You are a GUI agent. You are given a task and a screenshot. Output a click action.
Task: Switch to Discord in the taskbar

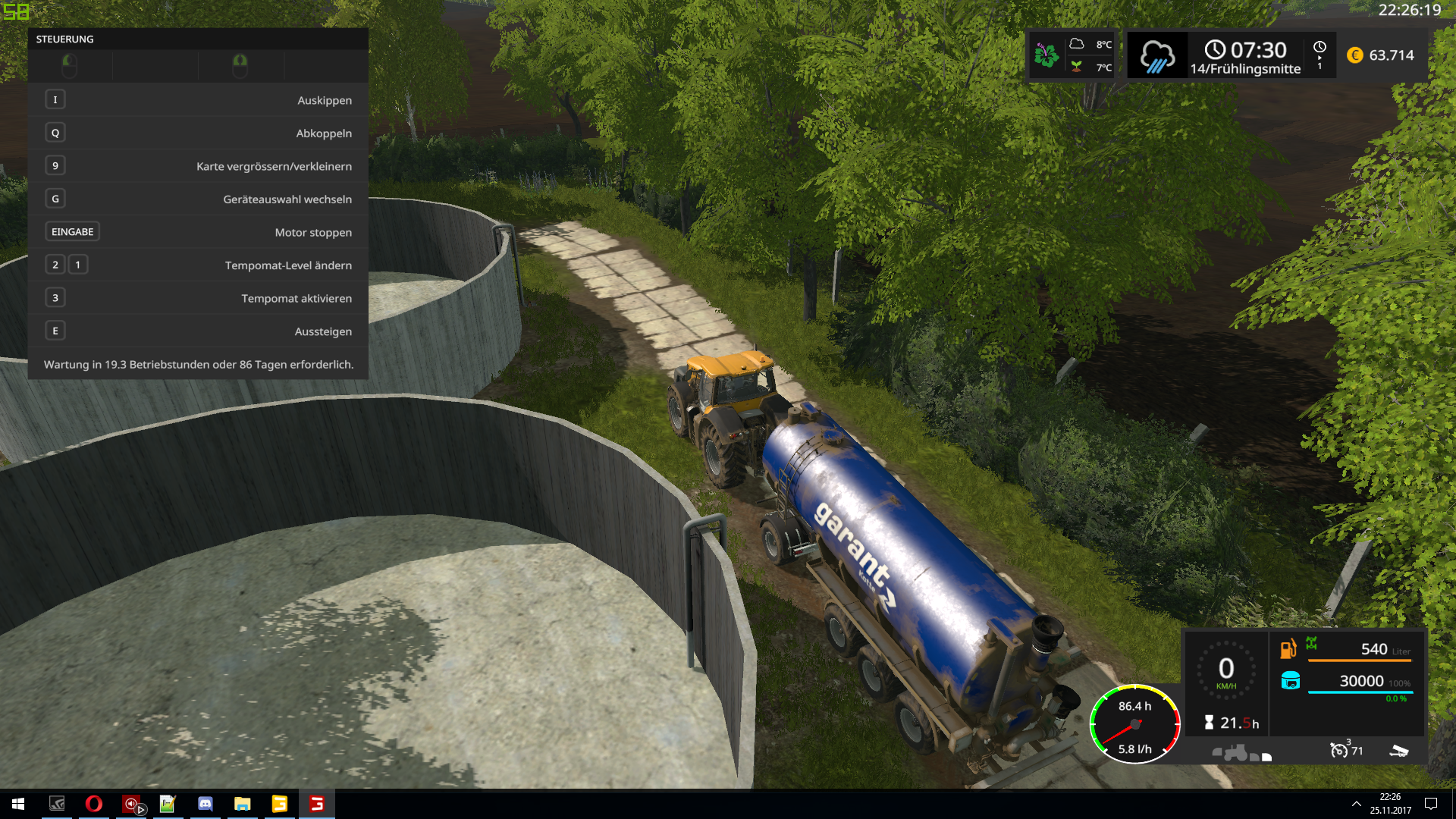pos(206,804)
